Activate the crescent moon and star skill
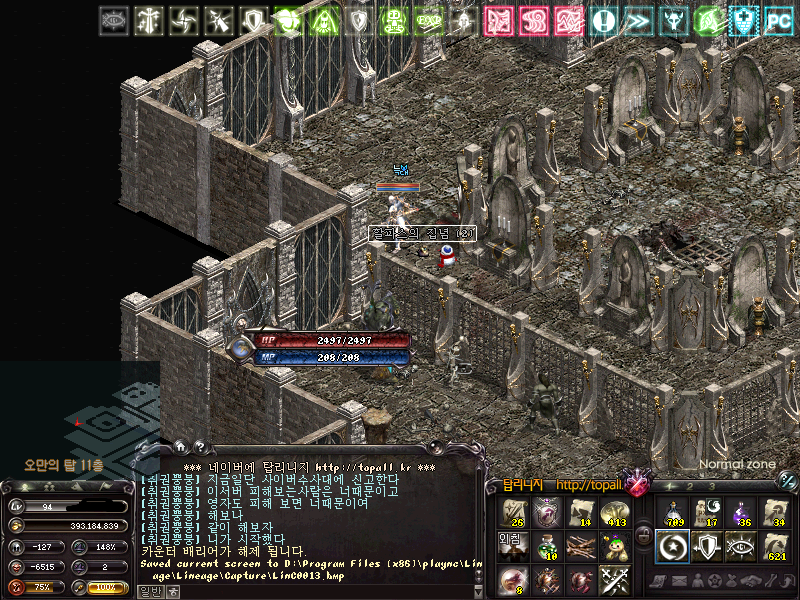 [673, 547]
